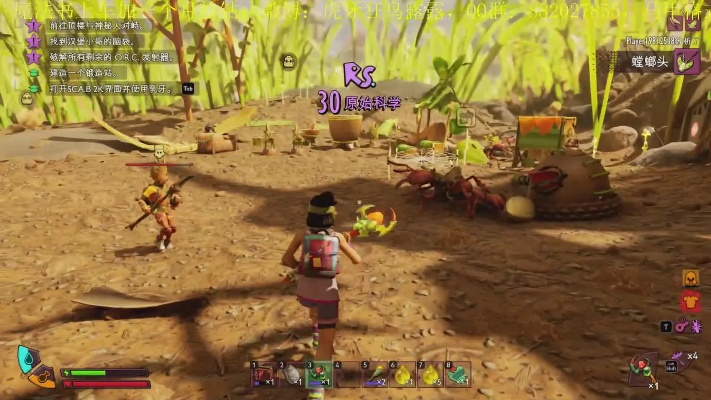Click the red armor status icon
This screenshot has width=711, height=400.
click(x=690, y=301)
